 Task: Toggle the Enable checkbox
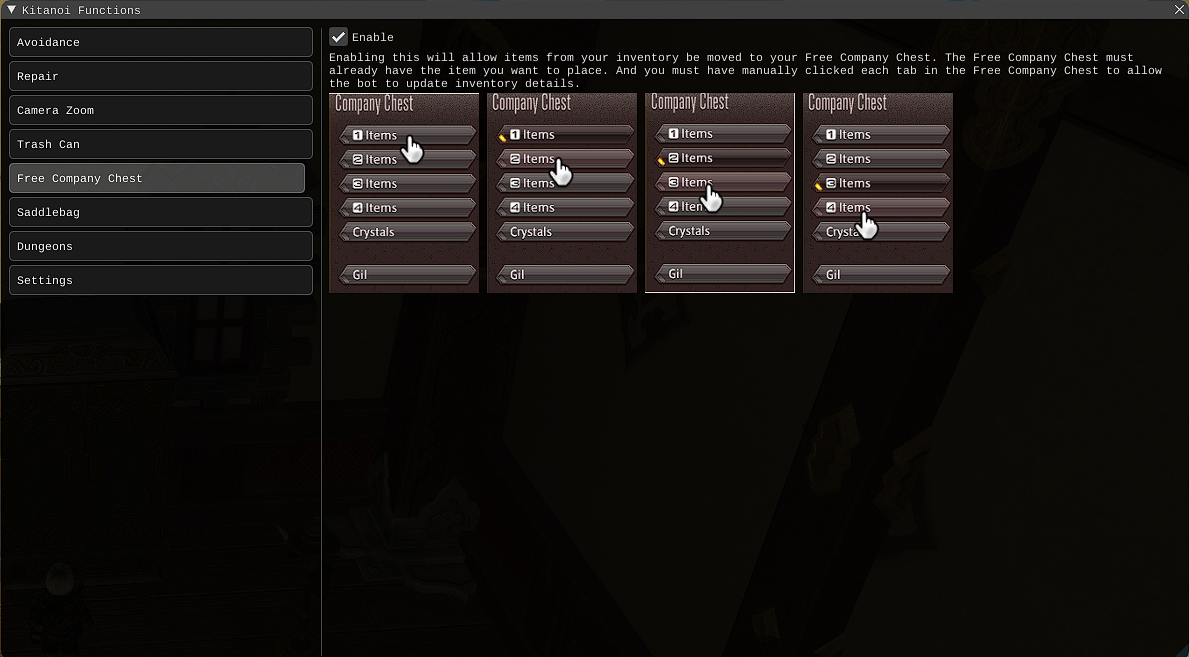click(x=338, y=37)
